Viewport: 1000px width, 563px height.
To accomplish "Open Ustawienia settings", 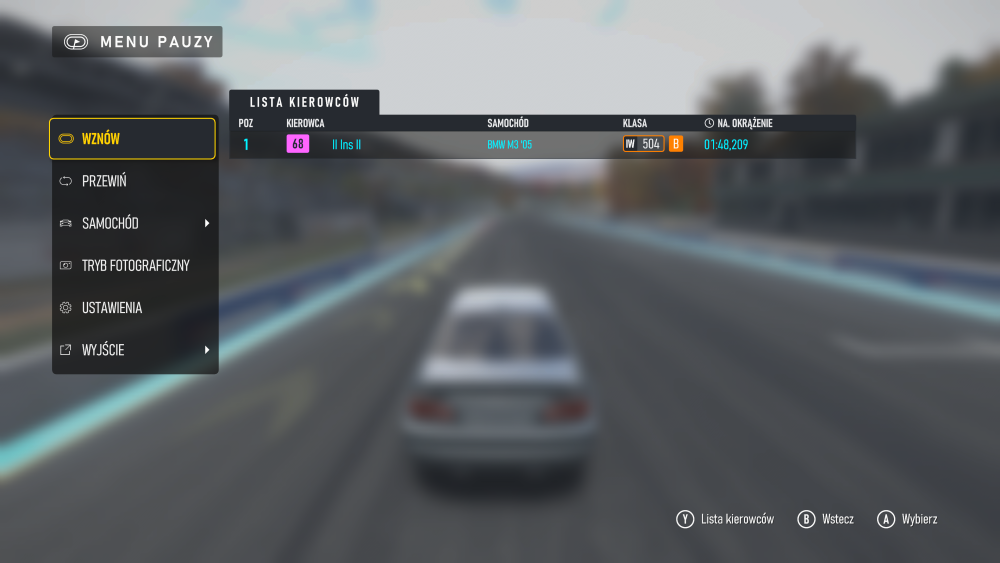I will pyautogui.click(x=132, y=308).
